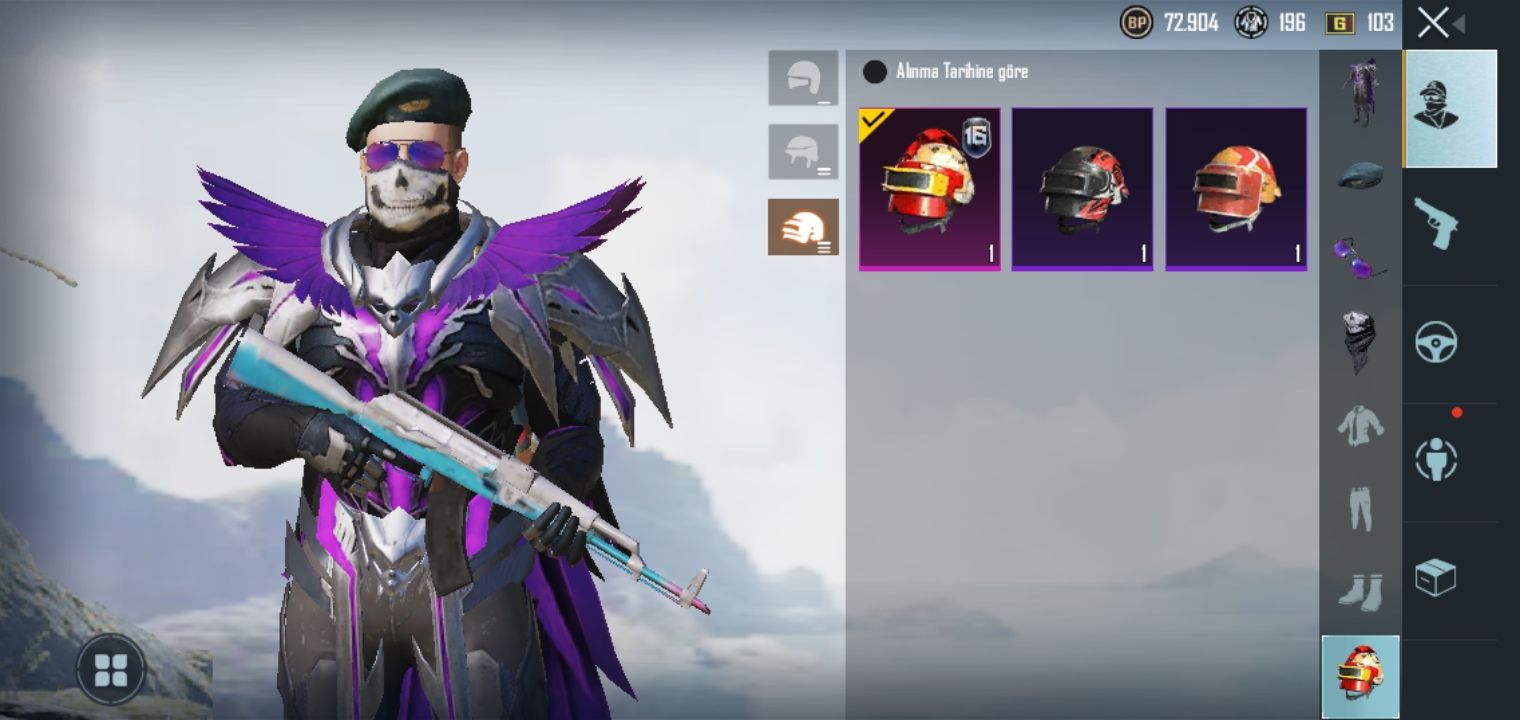Select the green beret headgear slot
The width and height of the screenshot is (1520, 720).
click(x=1360, y=175)
